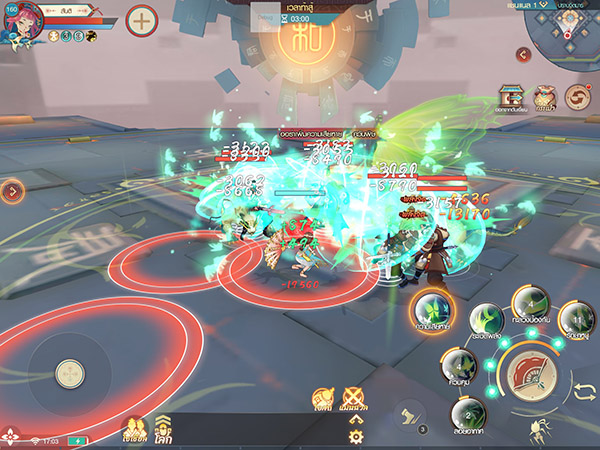
Task: Click the round swap button with red dot
Action: (577, 97)
